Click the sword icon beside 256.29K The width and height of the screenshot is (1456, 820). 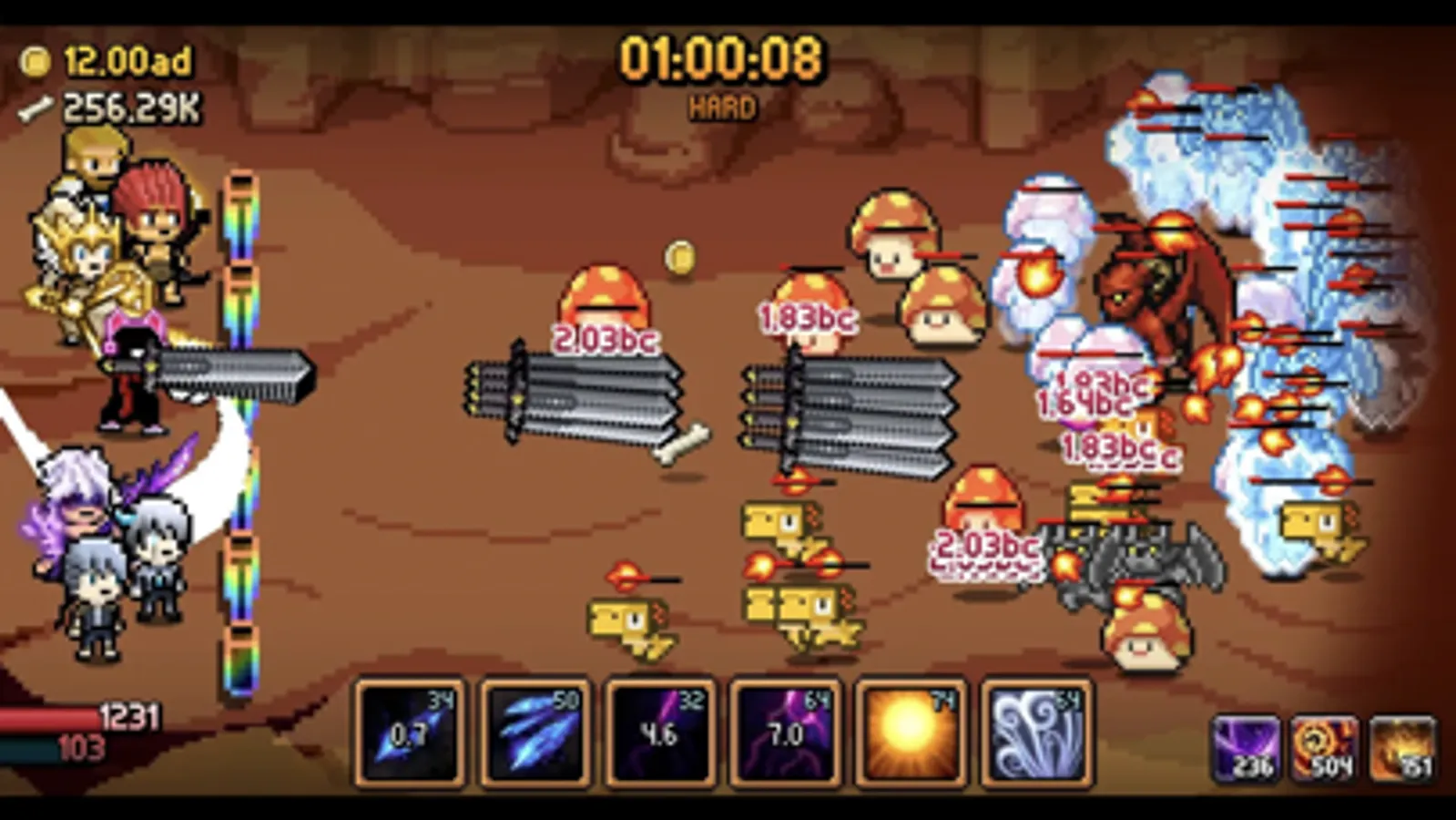35,108
